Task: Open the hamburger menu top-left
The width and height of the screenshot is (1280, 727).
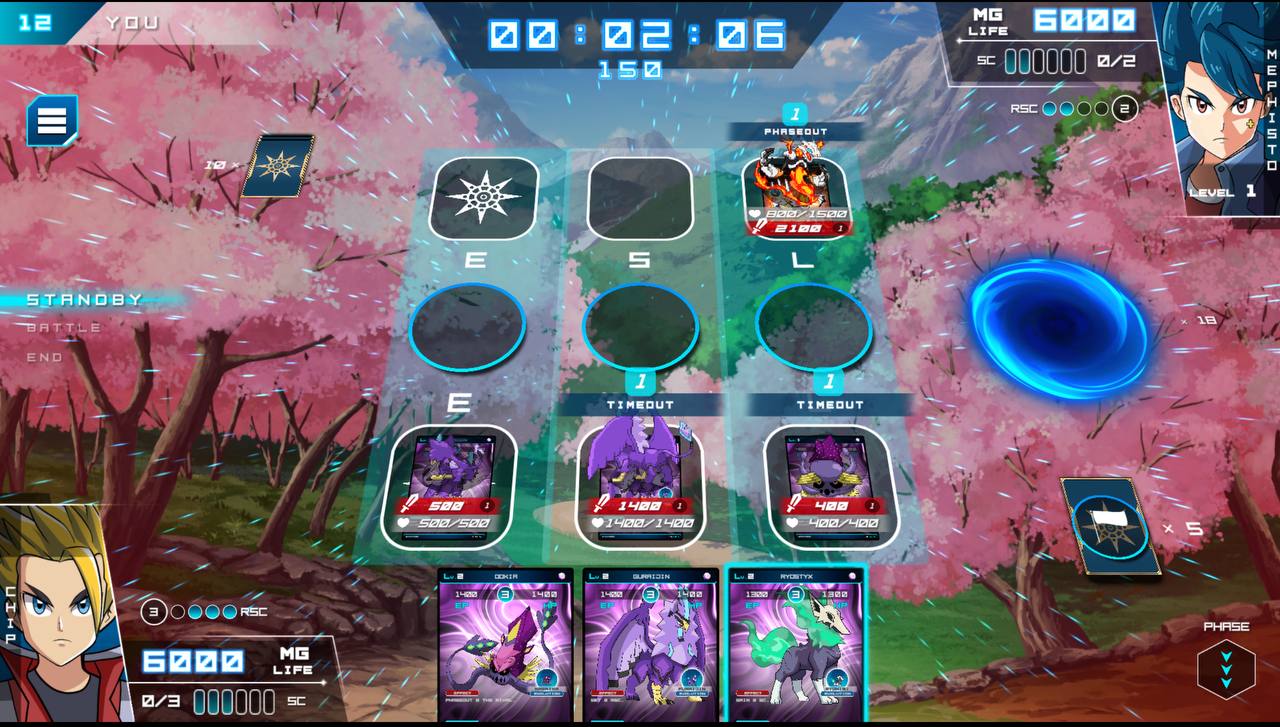Action: [50, 121]
